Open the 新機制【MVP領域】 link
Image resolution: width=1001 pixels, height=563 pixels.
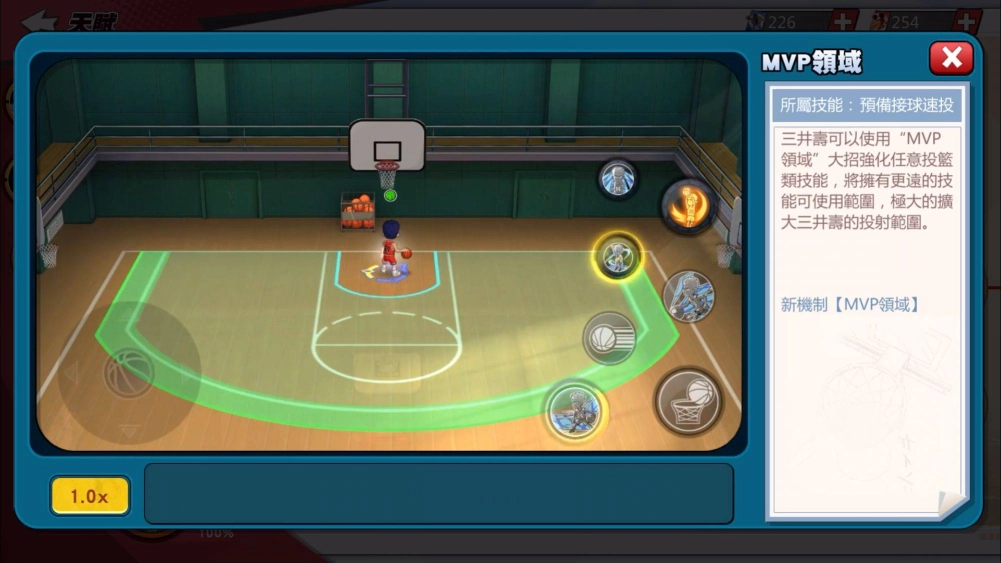point(849,304)
